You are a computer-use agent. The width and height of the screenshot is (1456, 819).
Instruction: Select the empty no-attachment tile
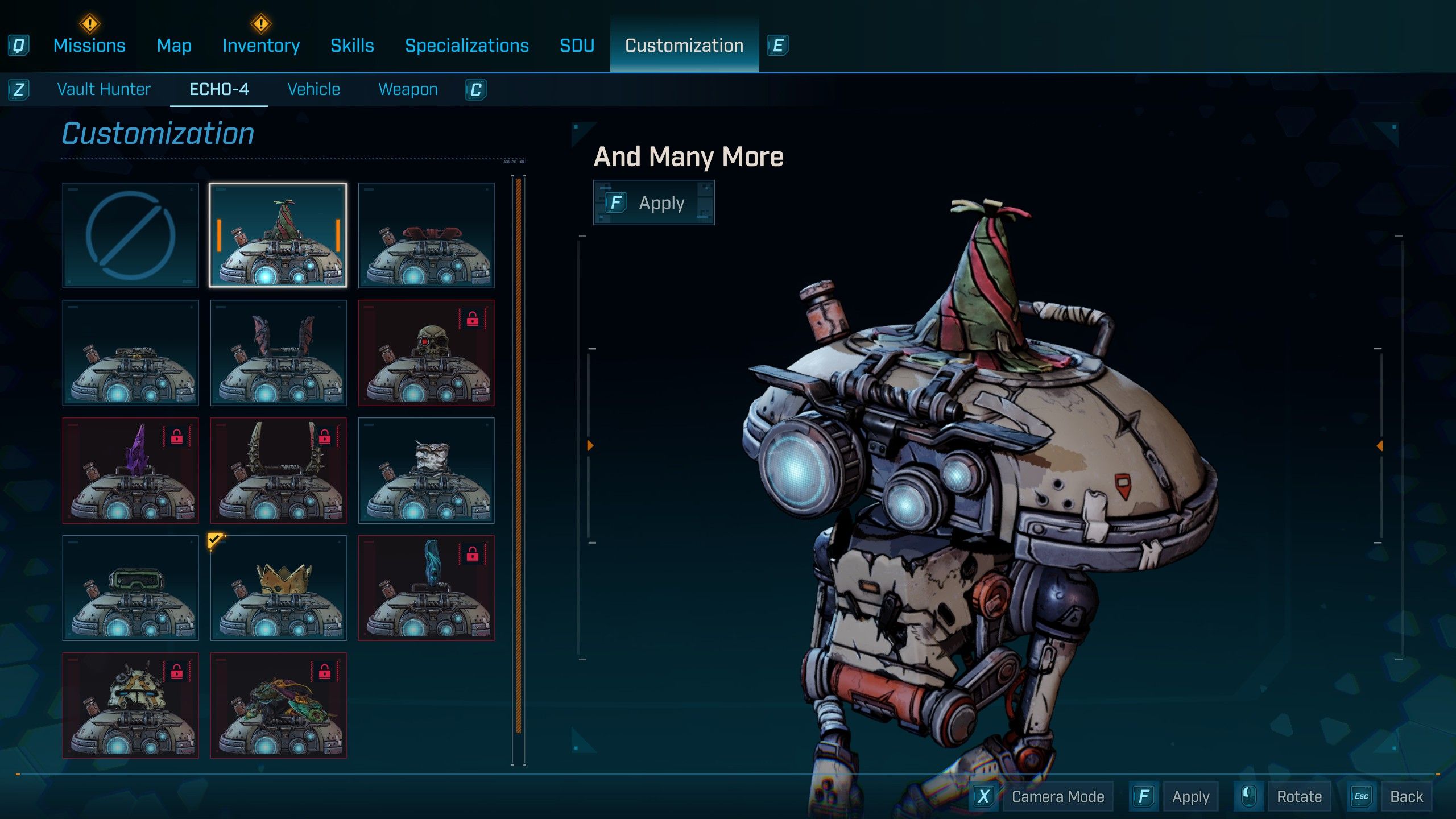130,235
